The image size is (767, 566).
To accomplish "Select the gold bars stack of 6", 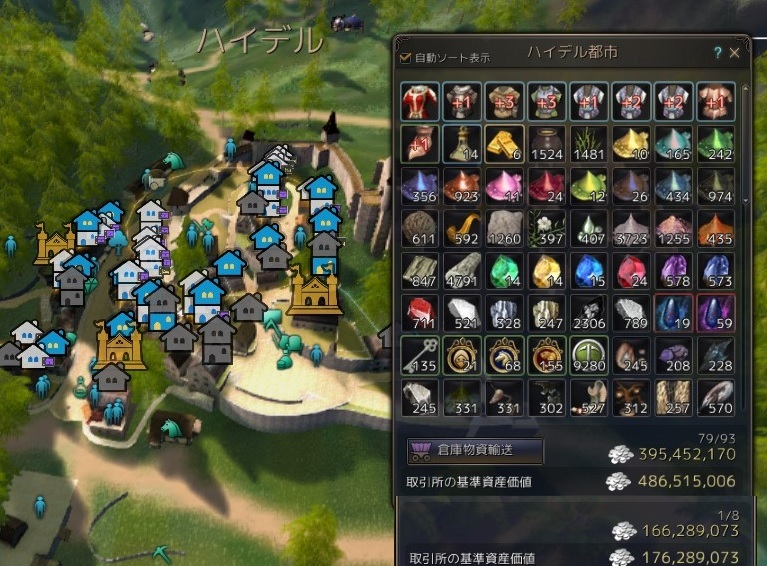I will pyautogui.click(x=504, y=145).
